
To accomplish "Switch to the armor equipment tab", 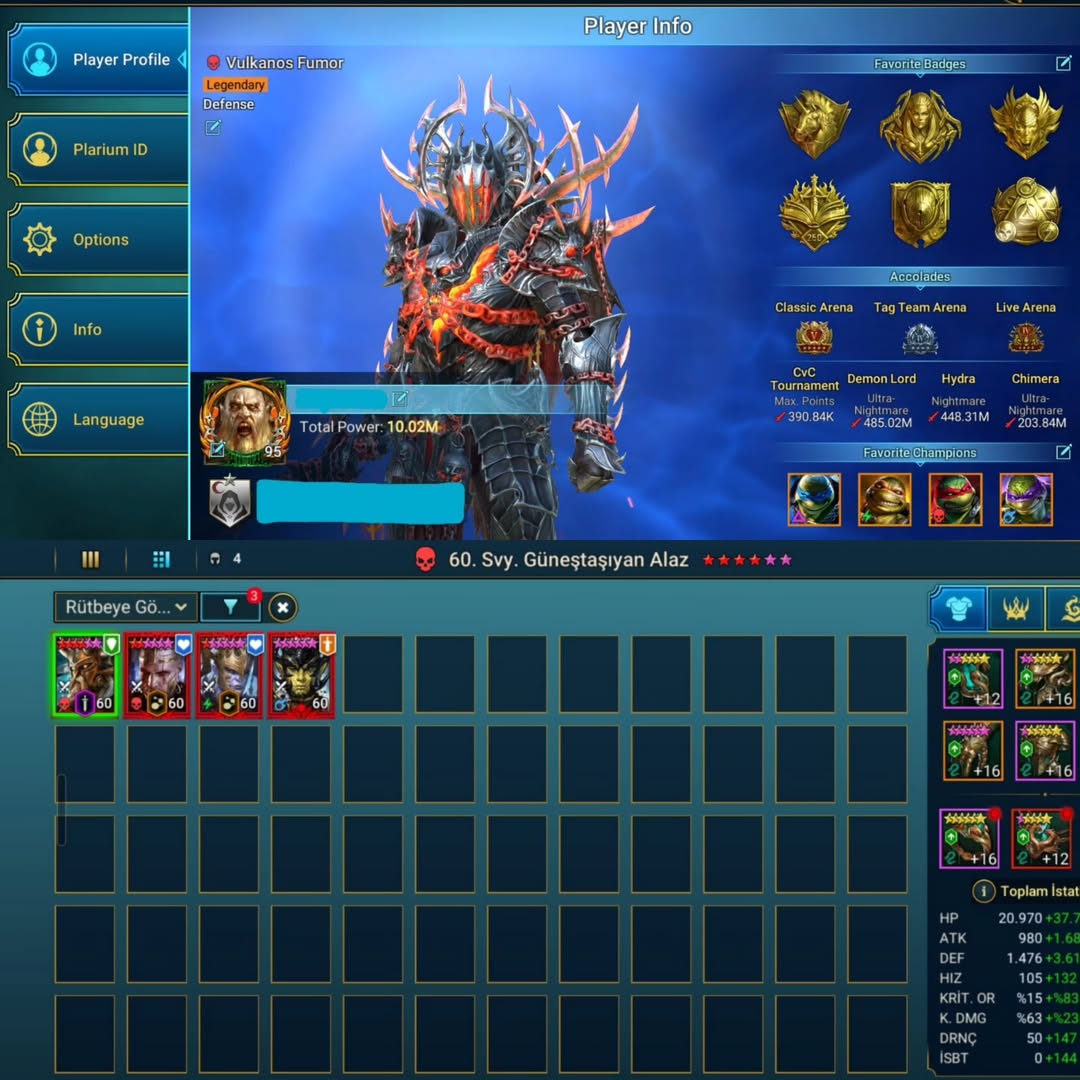I will coord(957,609).
